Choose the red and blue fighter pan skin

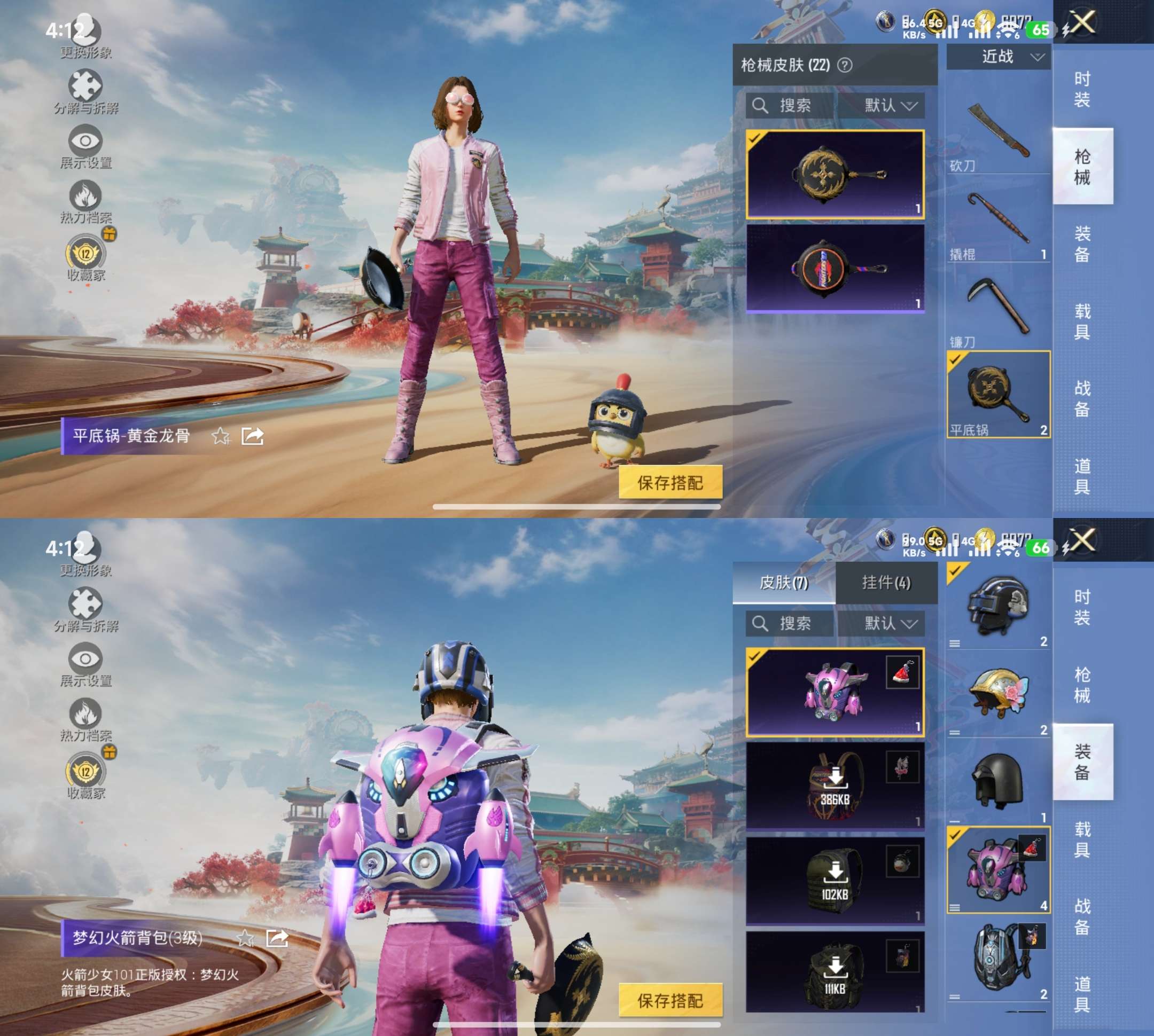click(x=835, y=268)
